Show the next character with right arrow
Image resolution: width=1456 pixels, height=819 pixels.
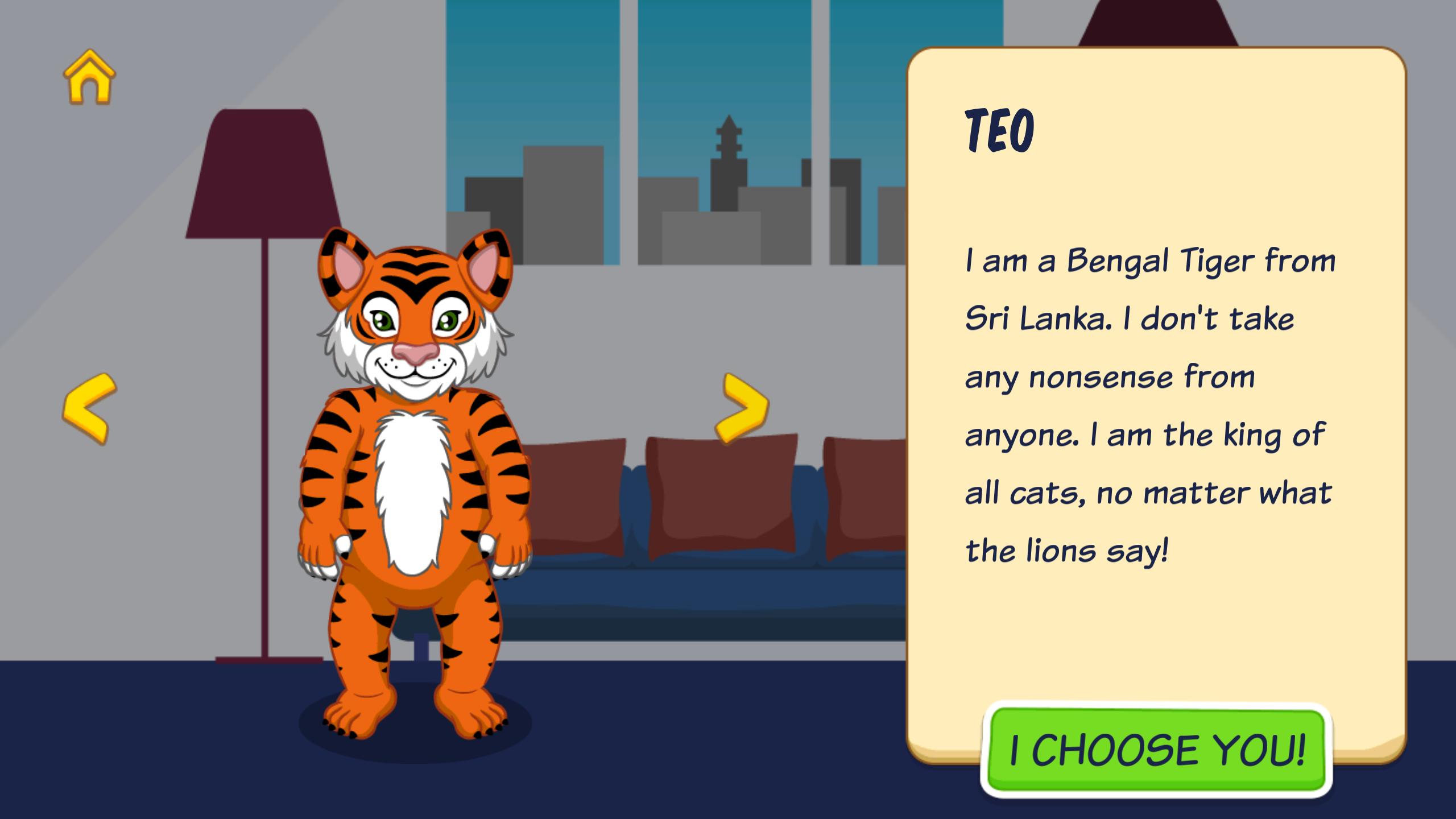click(x=742, y=407)
